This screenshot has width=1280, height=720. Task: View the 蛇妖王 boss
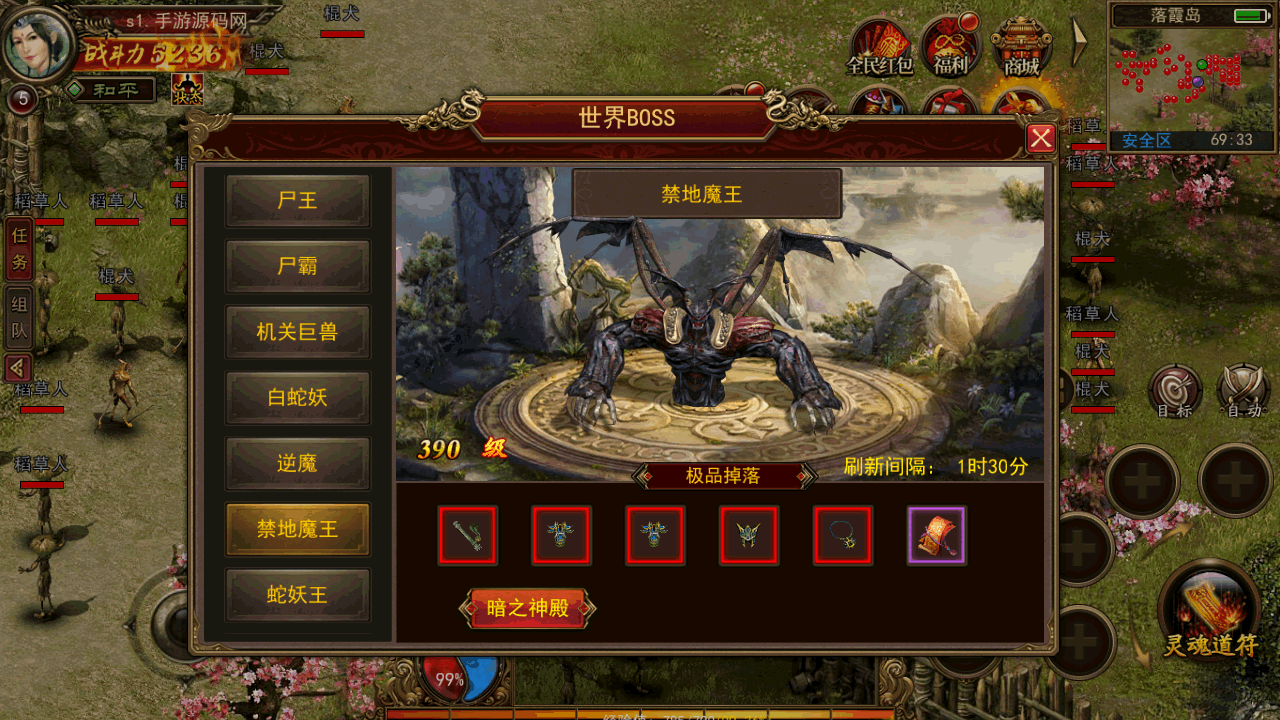click(x=298, y=595)
